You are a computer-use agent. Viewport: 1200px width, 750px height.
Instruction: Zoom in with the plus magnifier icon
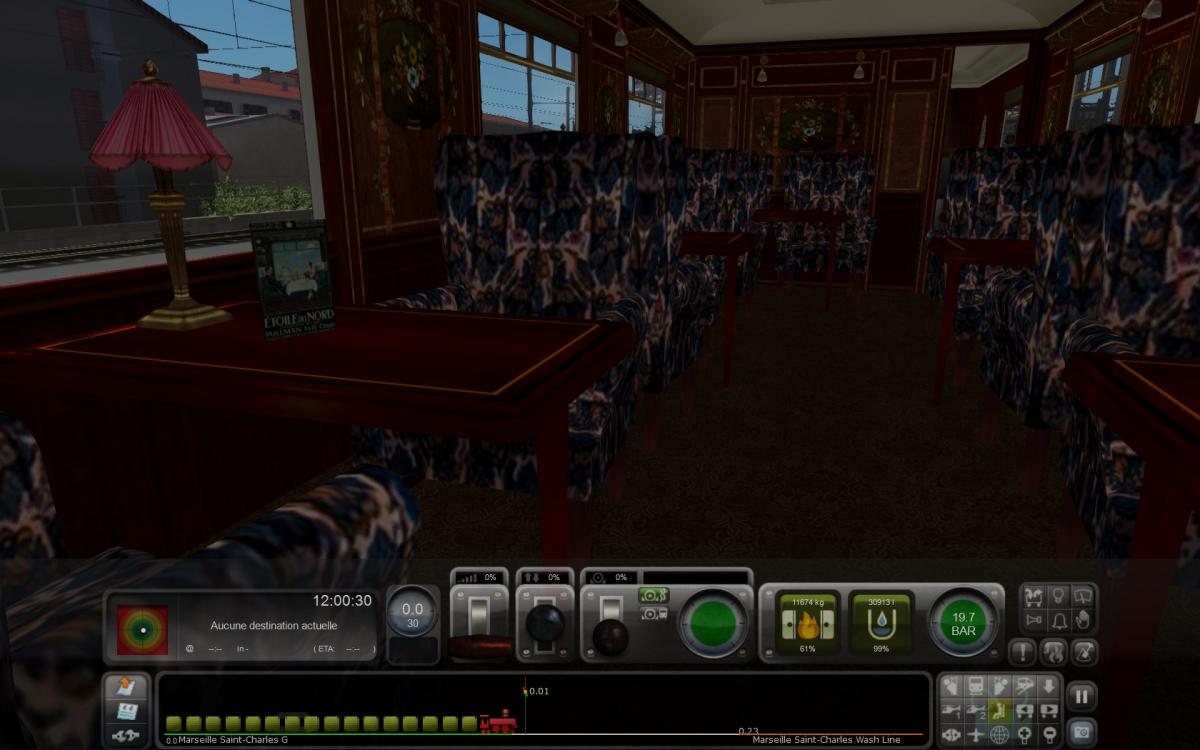pos(1024,735)
